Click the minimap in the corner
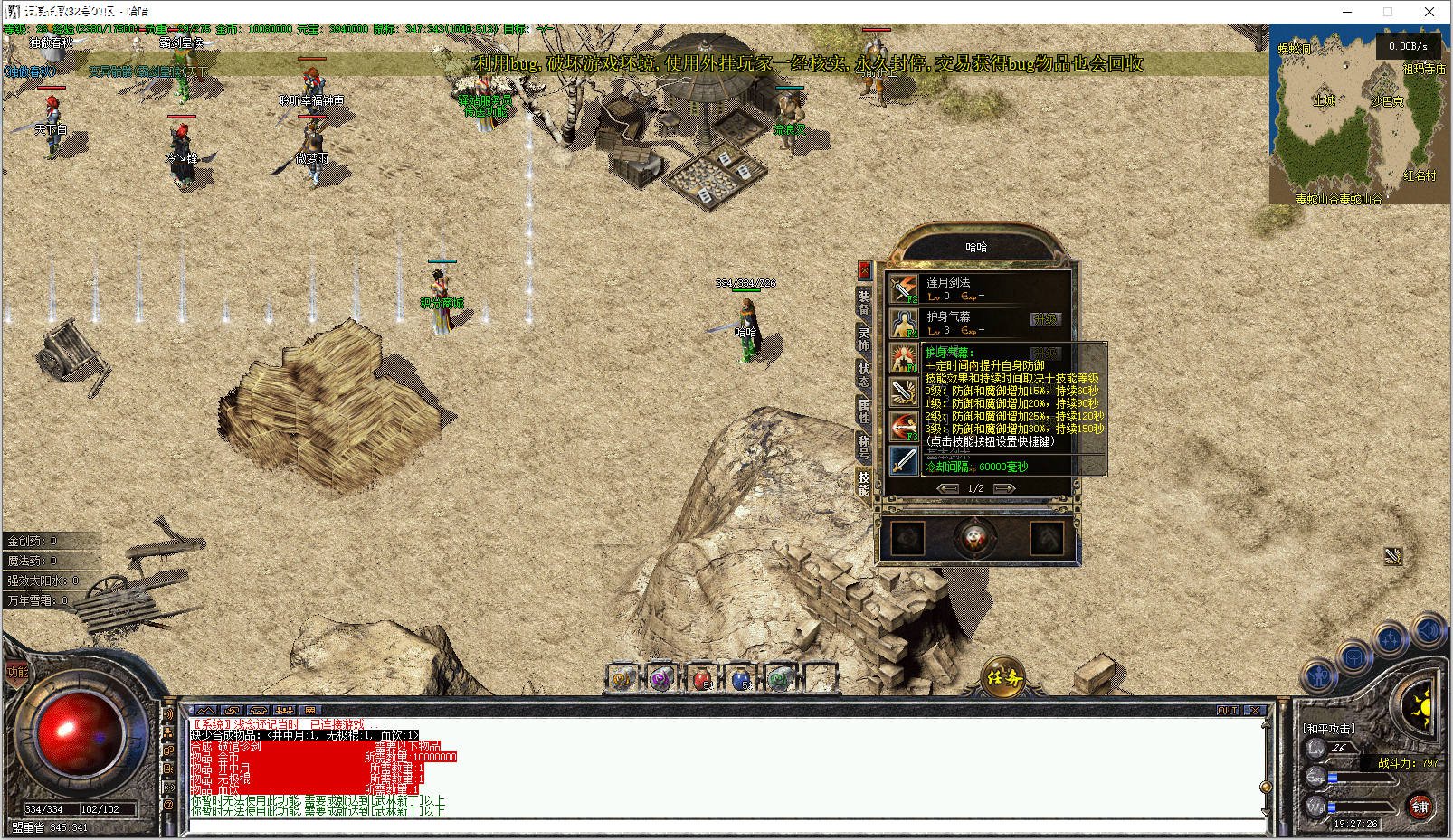Viewport: 1453px width, 840px height. [x=1357, y=116]
